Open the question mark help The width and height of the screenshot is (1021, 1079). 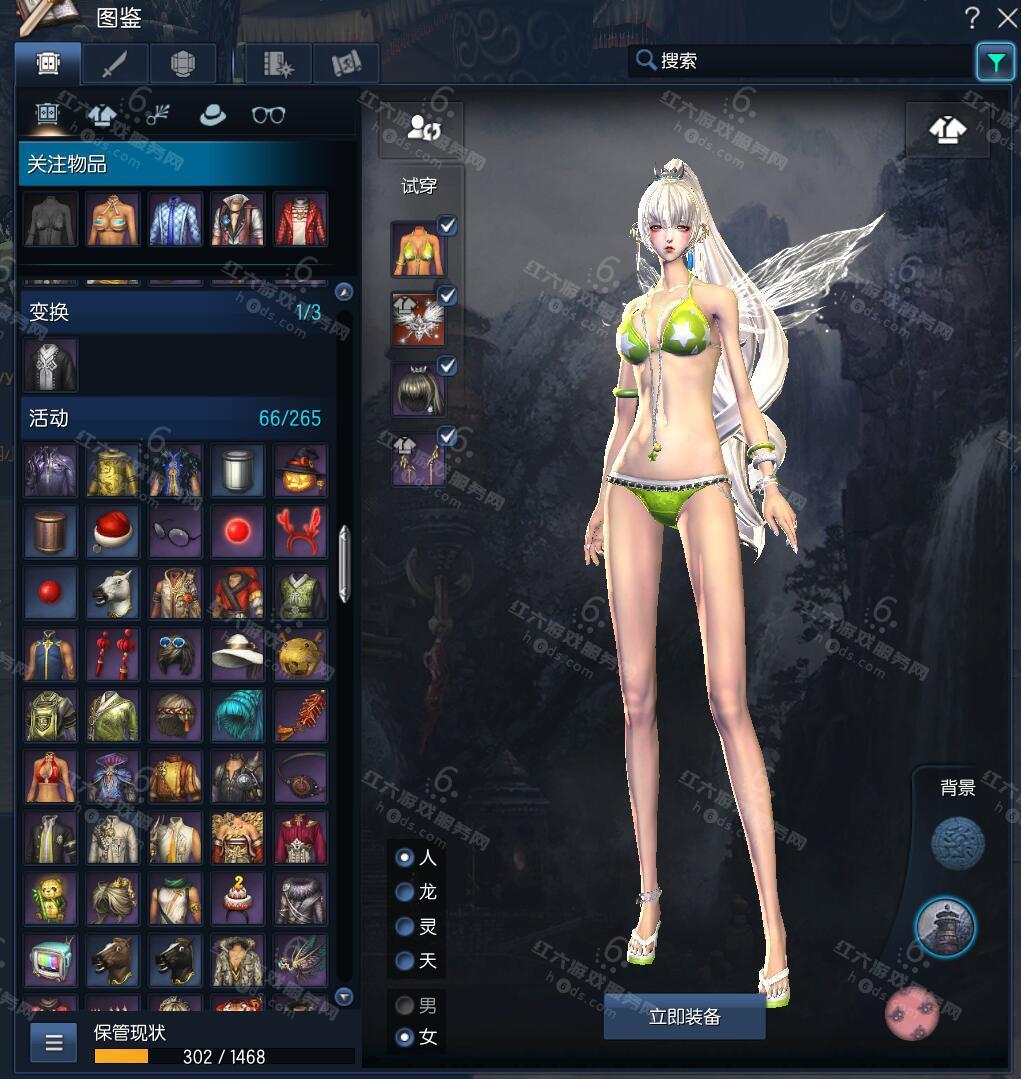(x=972, y=17)
